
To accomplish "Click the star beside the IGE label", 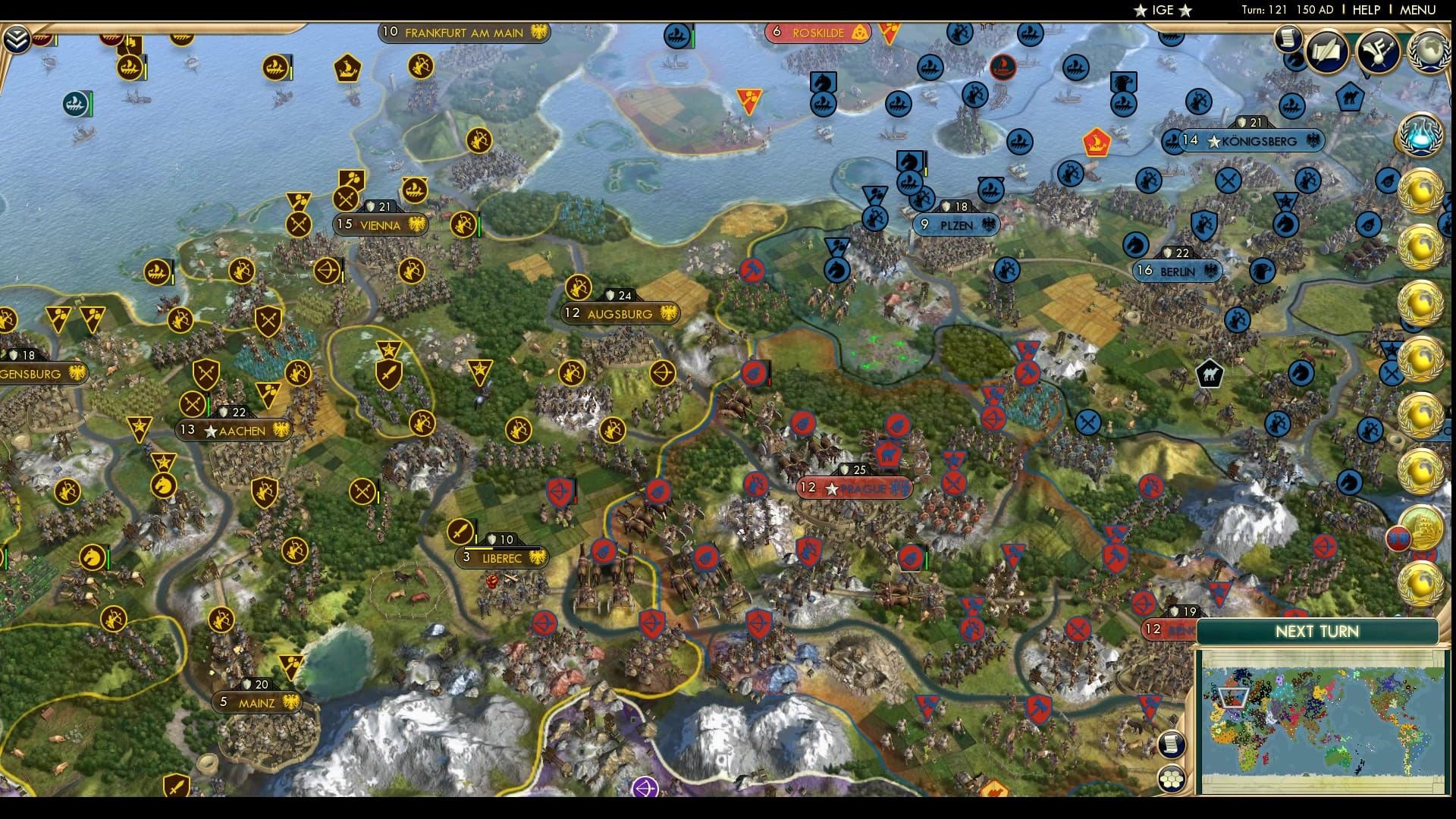I will pos(1140,11).
